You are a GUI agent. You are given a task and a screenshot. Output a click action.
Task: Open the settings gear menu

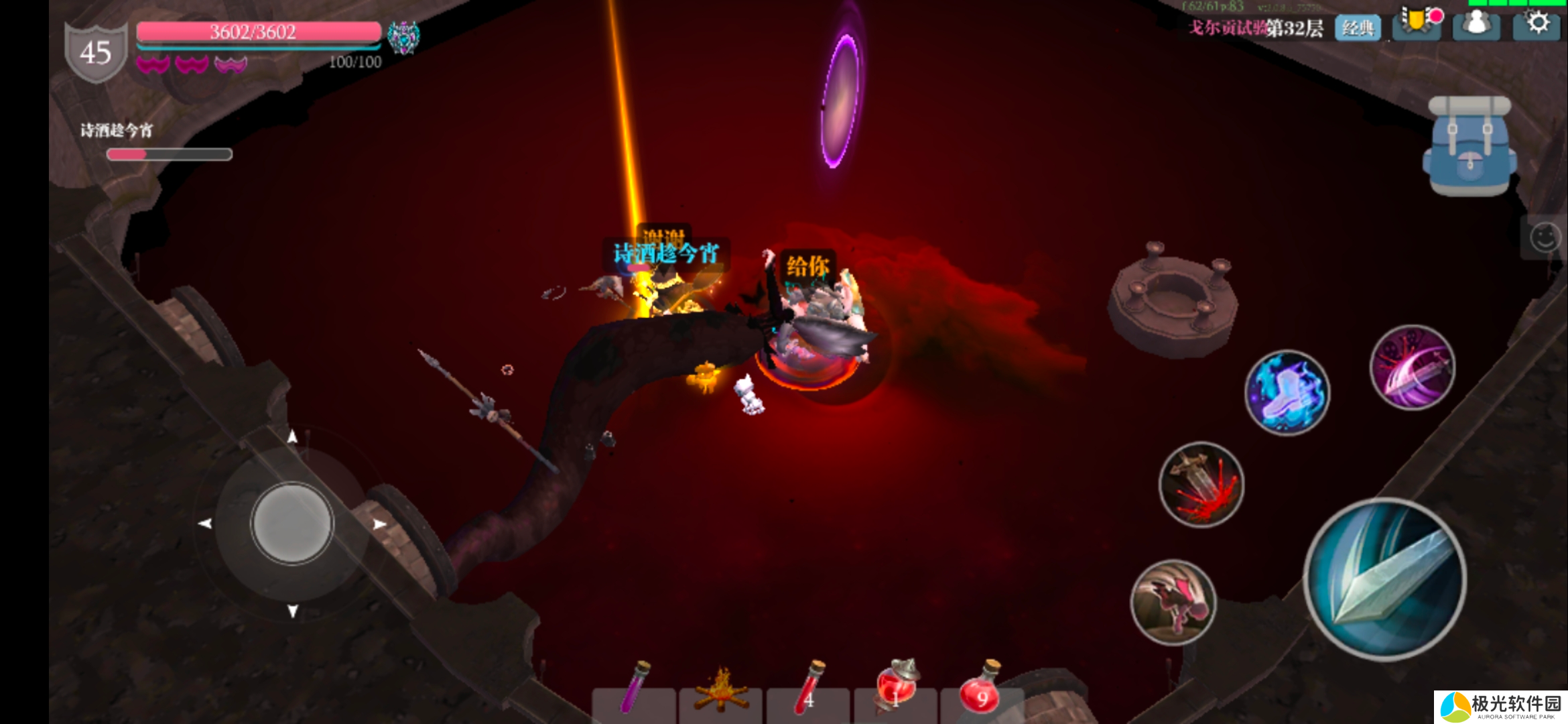(x=1538, y=24)
